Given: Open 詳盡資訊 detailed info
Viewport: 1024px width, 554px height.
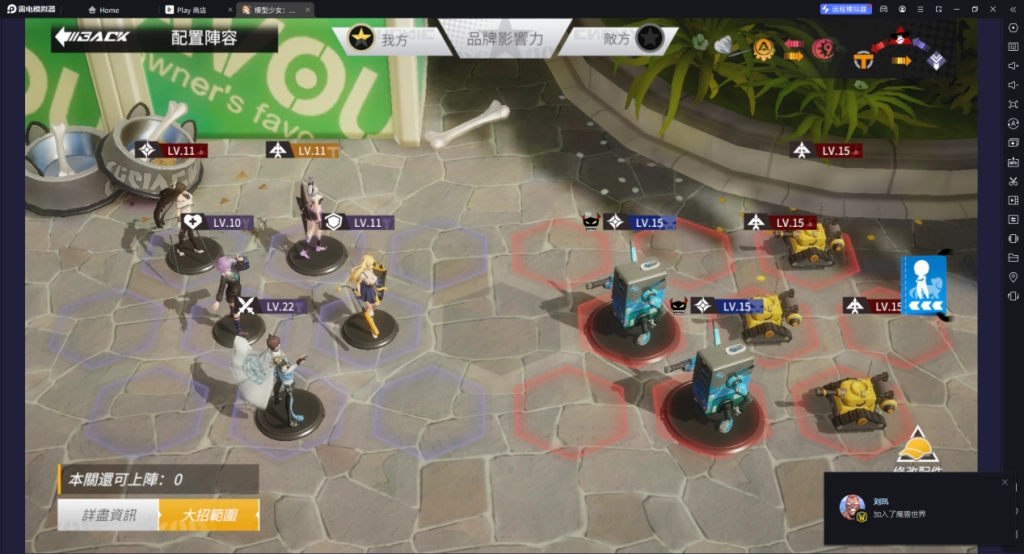Looking at the screenshot, I should coord(108,515).
